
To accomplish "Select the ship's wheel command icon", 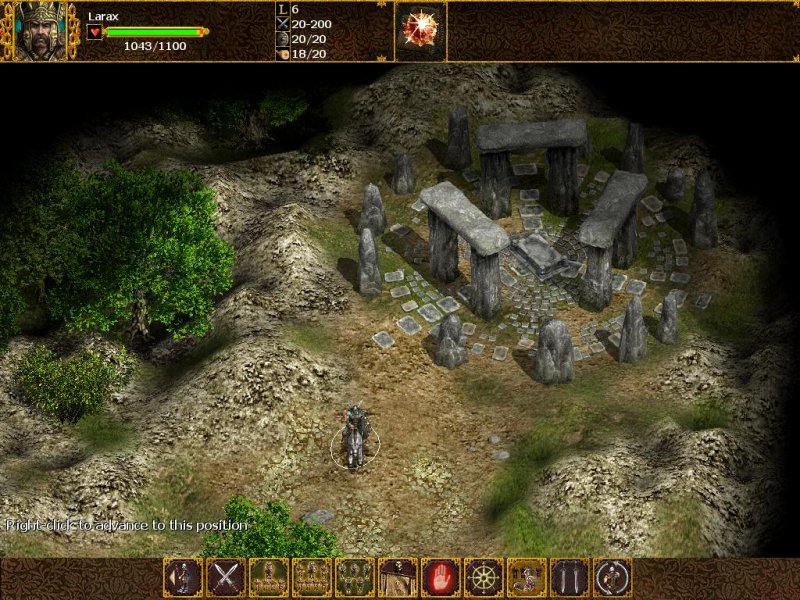I will (484, 577).
